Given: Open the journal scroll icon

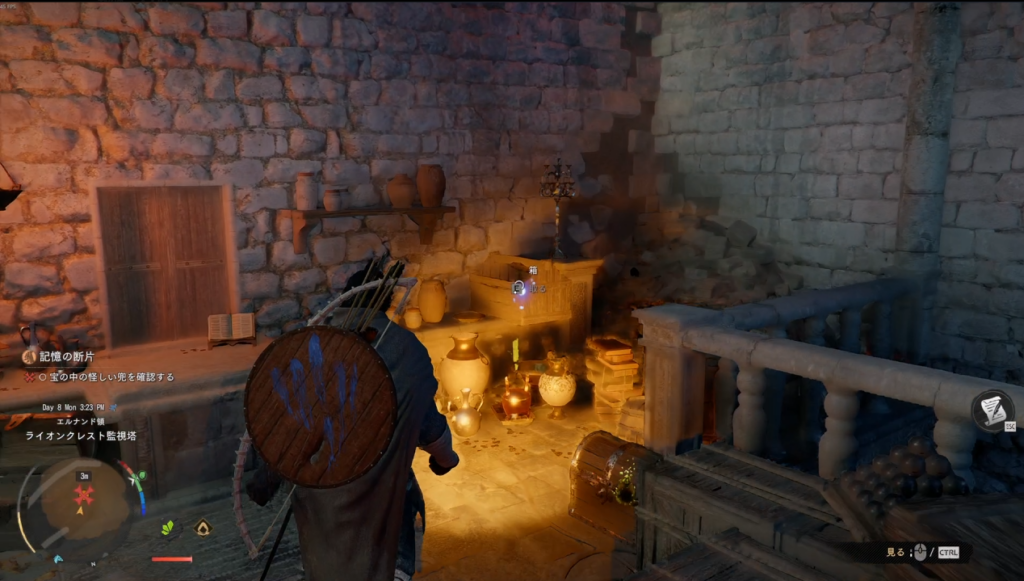Looking at the screenshot, I should [x=992, y=410].
